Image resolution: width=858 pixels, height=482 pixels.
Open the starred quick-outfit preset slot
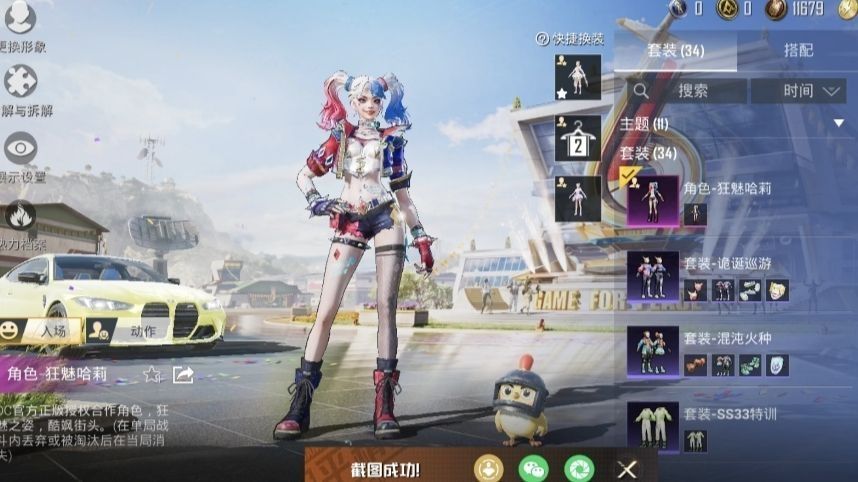click(x=578, y=77)
